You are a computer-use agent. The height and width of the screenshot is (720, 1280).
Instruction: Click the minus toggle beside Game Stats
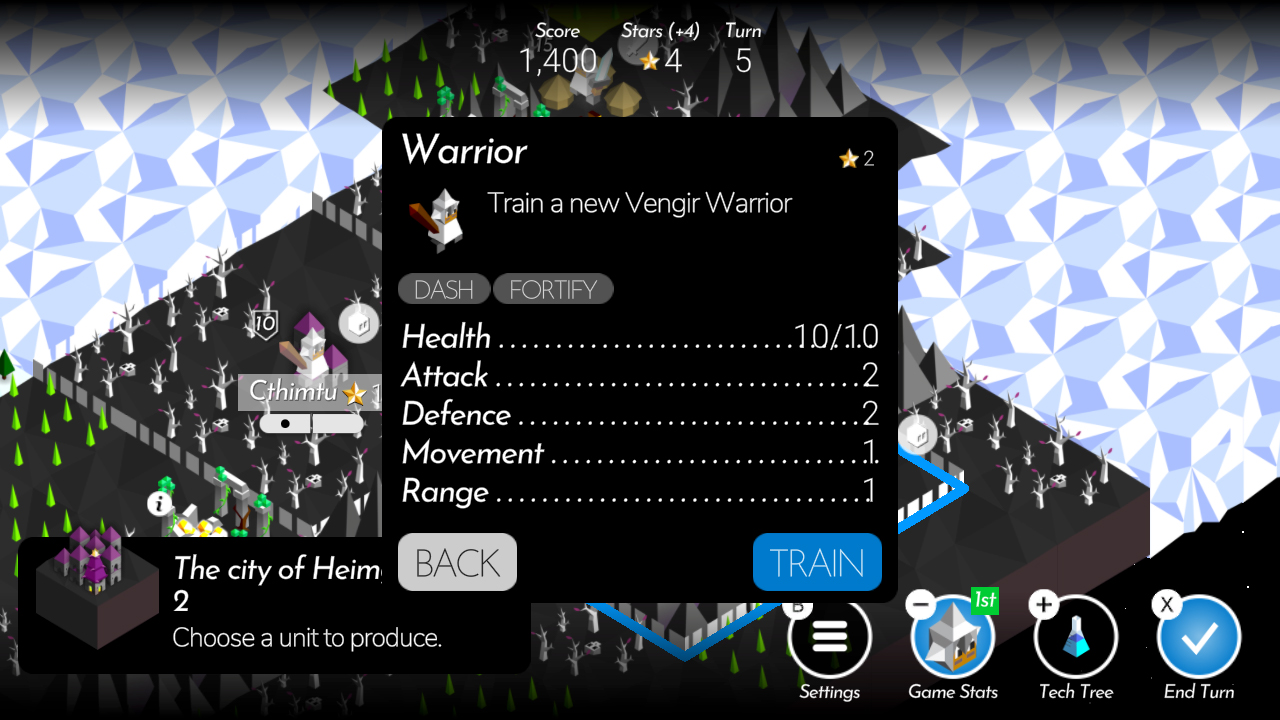click(921, 603)
